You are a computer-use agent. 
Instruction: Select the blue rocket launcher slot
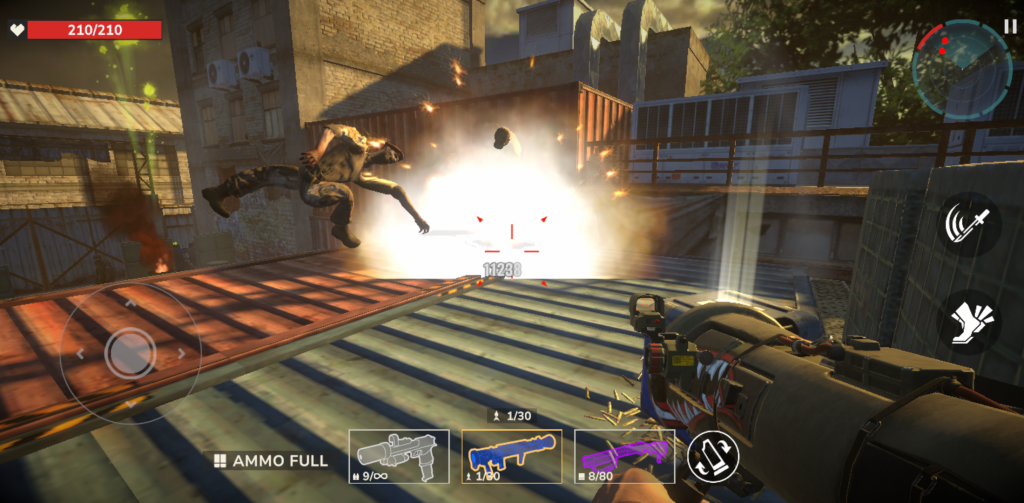pos(511,457)
